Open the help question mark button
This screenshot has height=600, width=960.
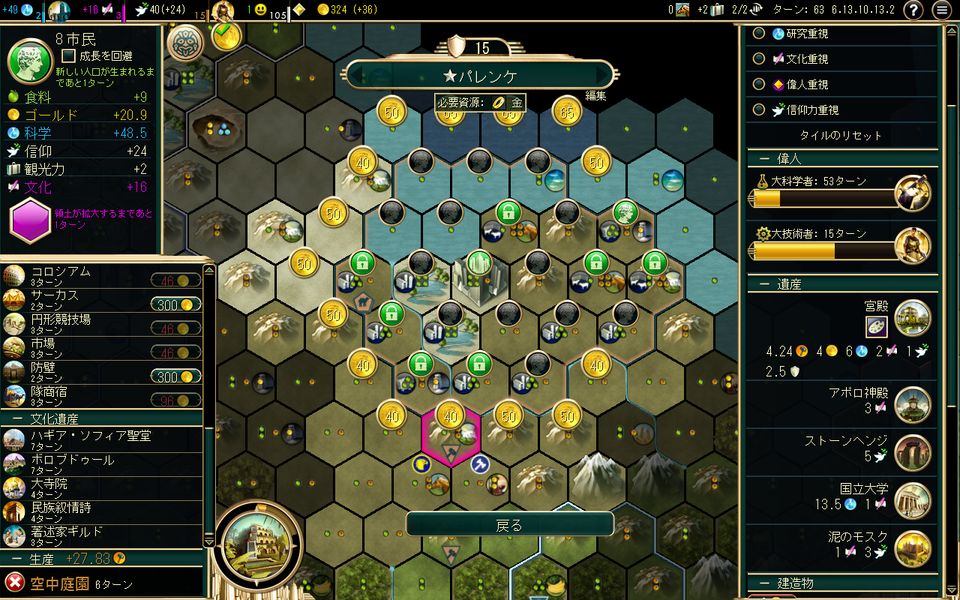tap(913, 10)
